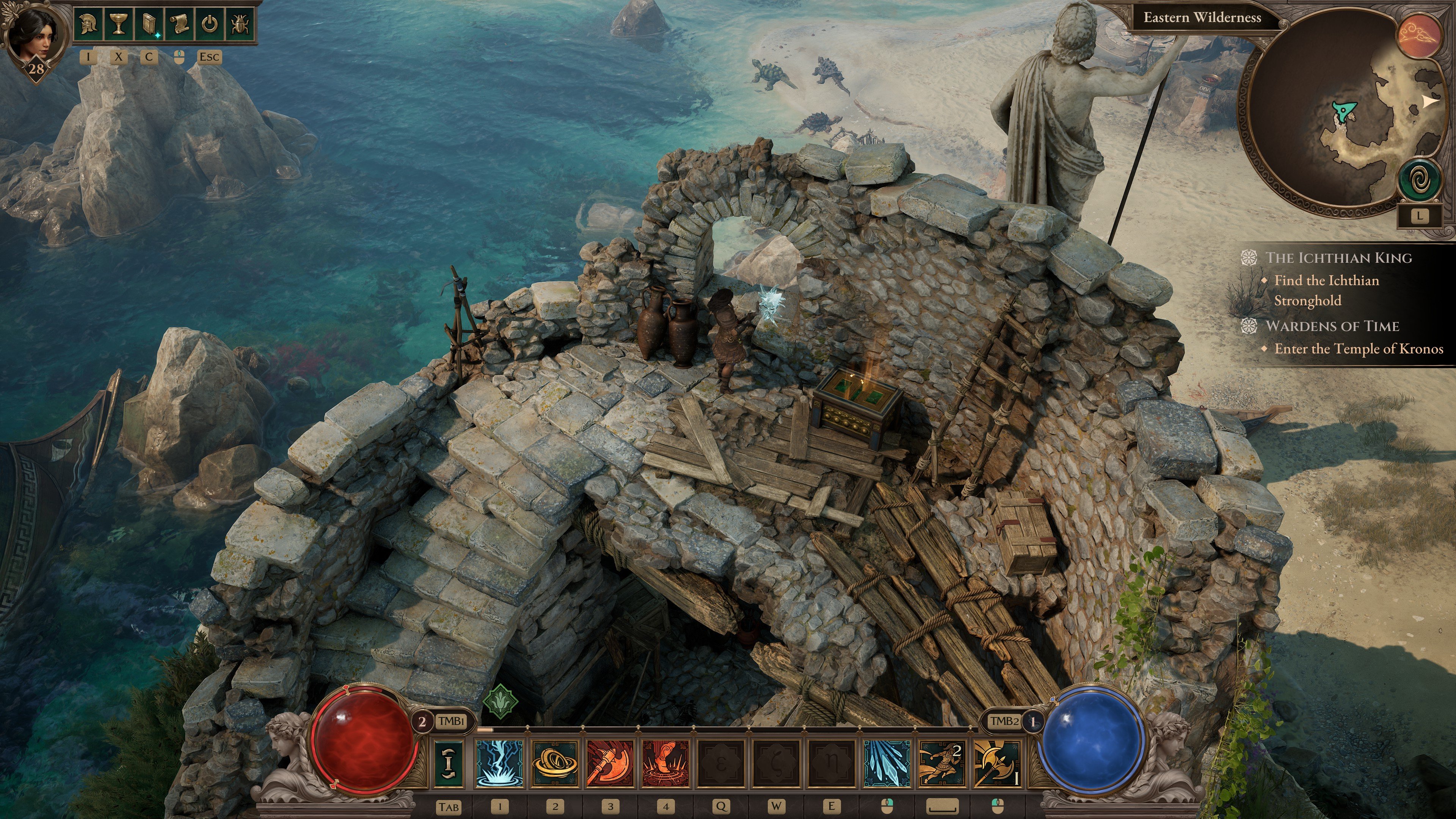1456x819 pixels.
Task: Click the scarab beetle bug report icon
Action: (x=240, y=24)
